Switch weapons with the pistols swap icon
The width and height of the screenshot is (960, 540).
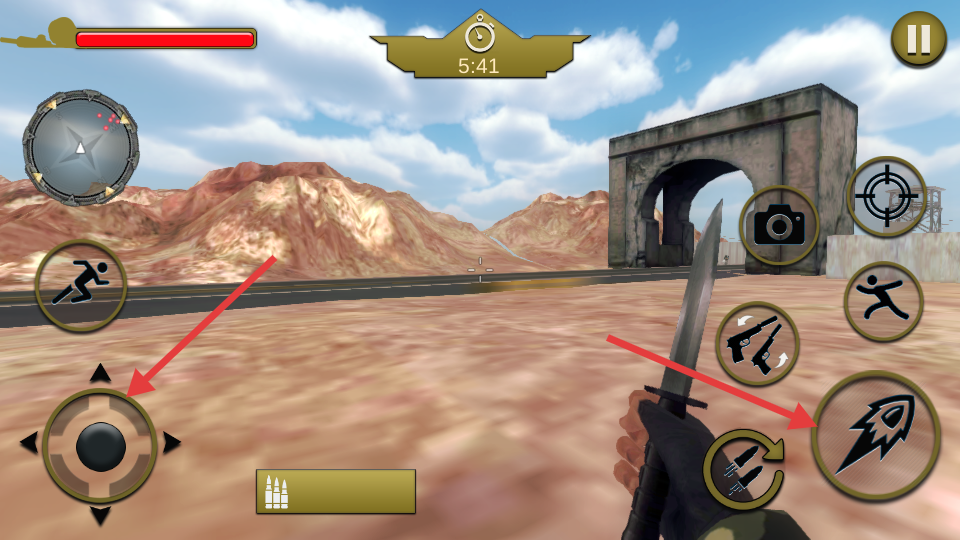coord(757,344)
